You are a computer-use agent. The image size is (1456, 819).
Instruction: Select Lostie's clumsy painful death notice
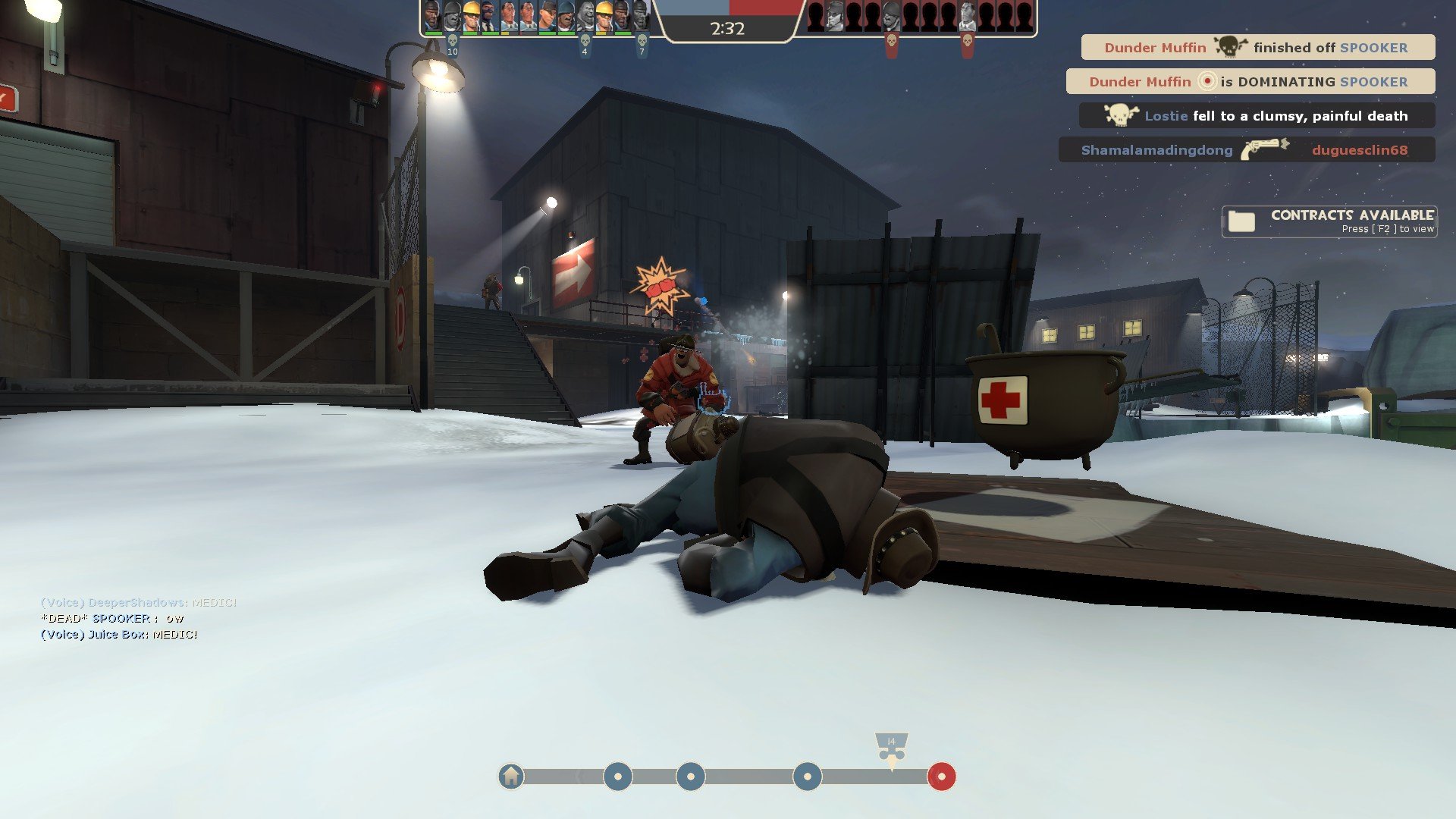(1257, 115)
